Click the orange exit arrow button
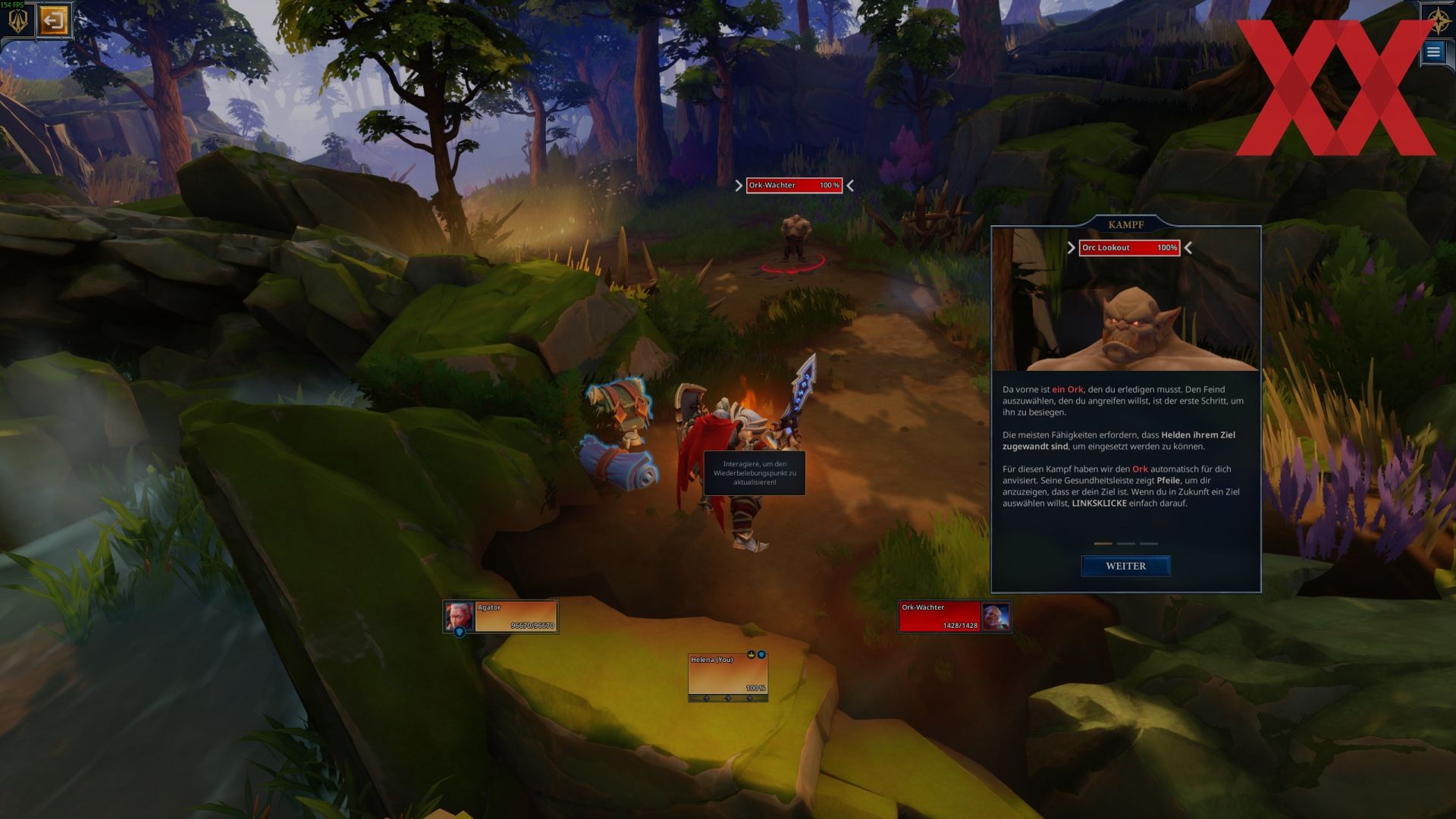 pyautogui.click(x=53, y=20)
